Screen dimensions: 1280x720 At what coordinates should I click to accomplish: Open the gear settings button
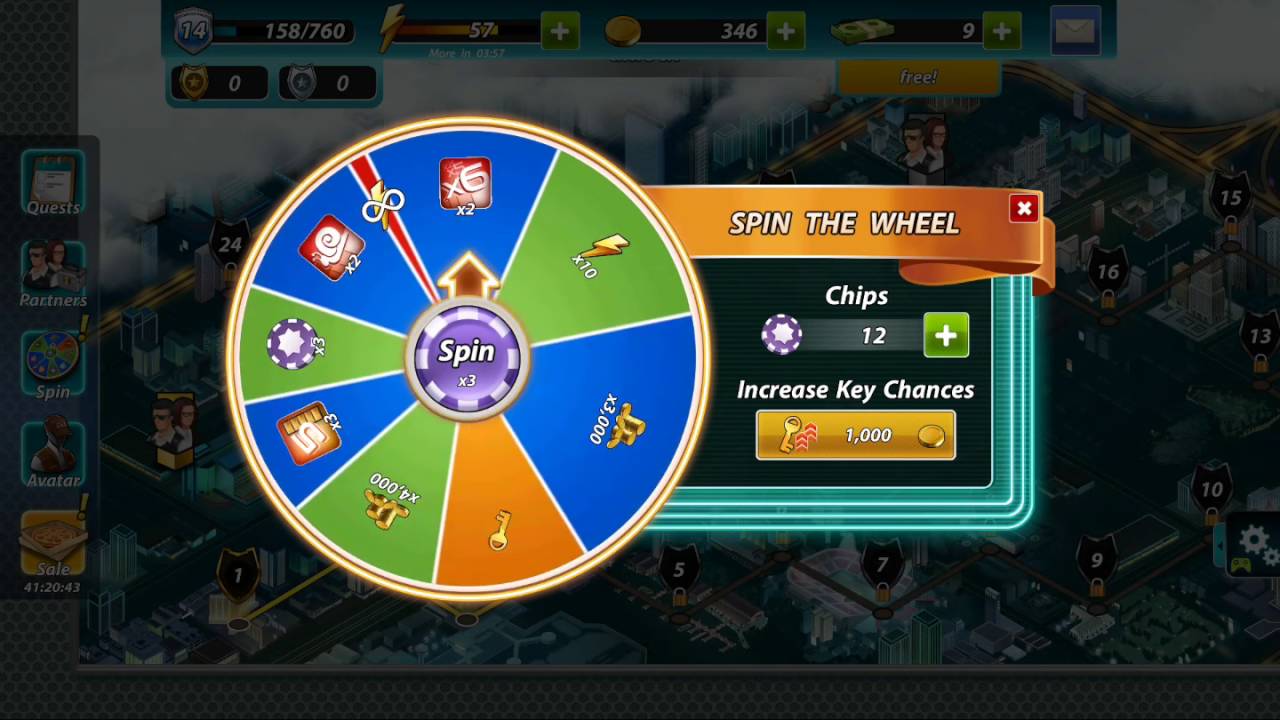(x=1254, y=545)
